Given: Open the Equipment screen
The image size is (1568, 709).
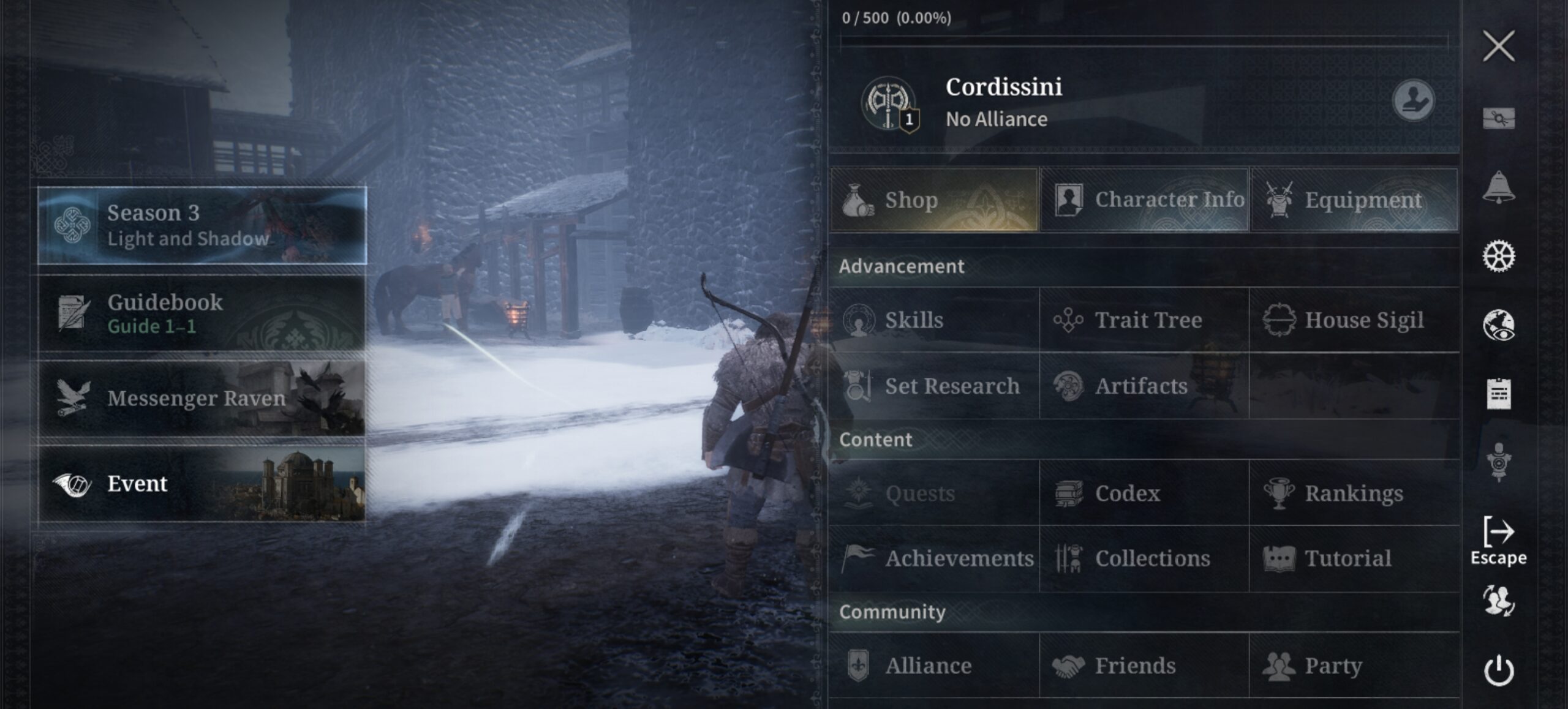Looking at the screenshot, I should [x=1354, y=200].
